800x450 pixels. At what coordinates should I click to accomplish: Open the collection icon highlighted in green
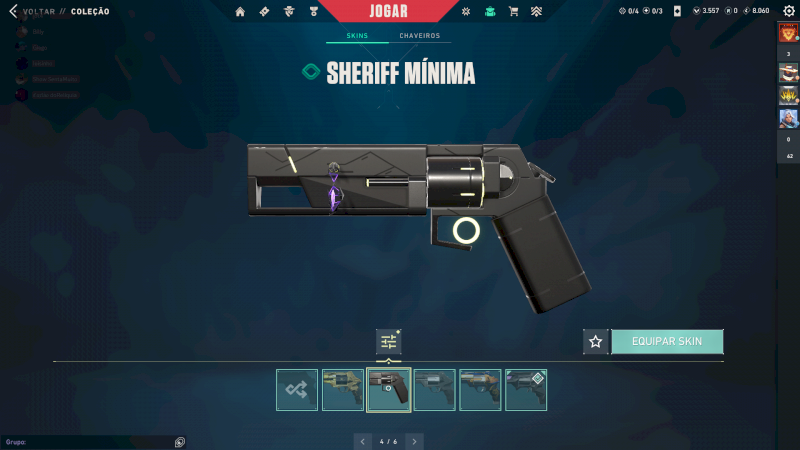tap(489, 12)
